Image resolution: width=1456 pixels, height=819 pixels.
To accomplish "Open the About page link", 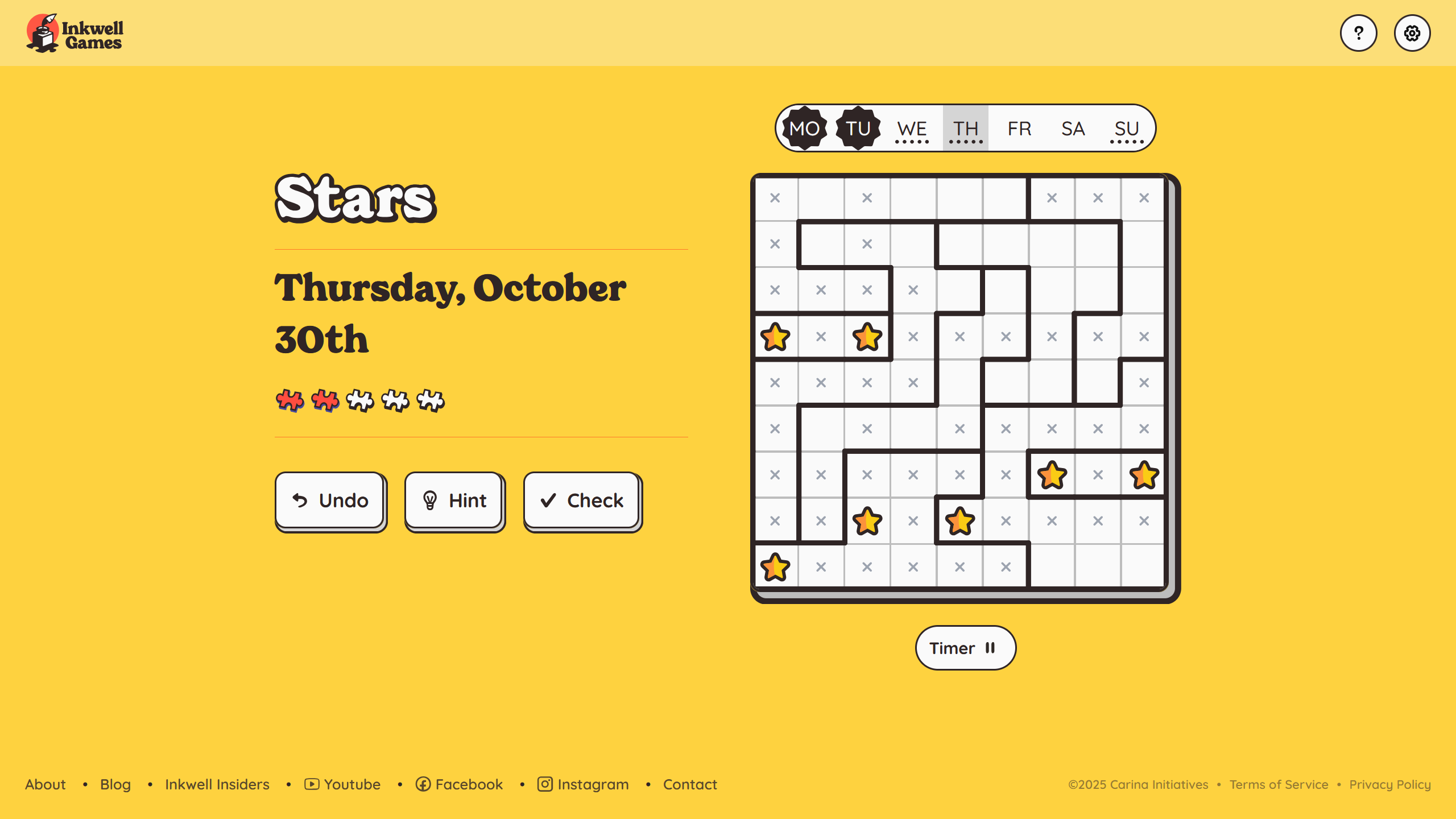I will click(x=45, y=784).
